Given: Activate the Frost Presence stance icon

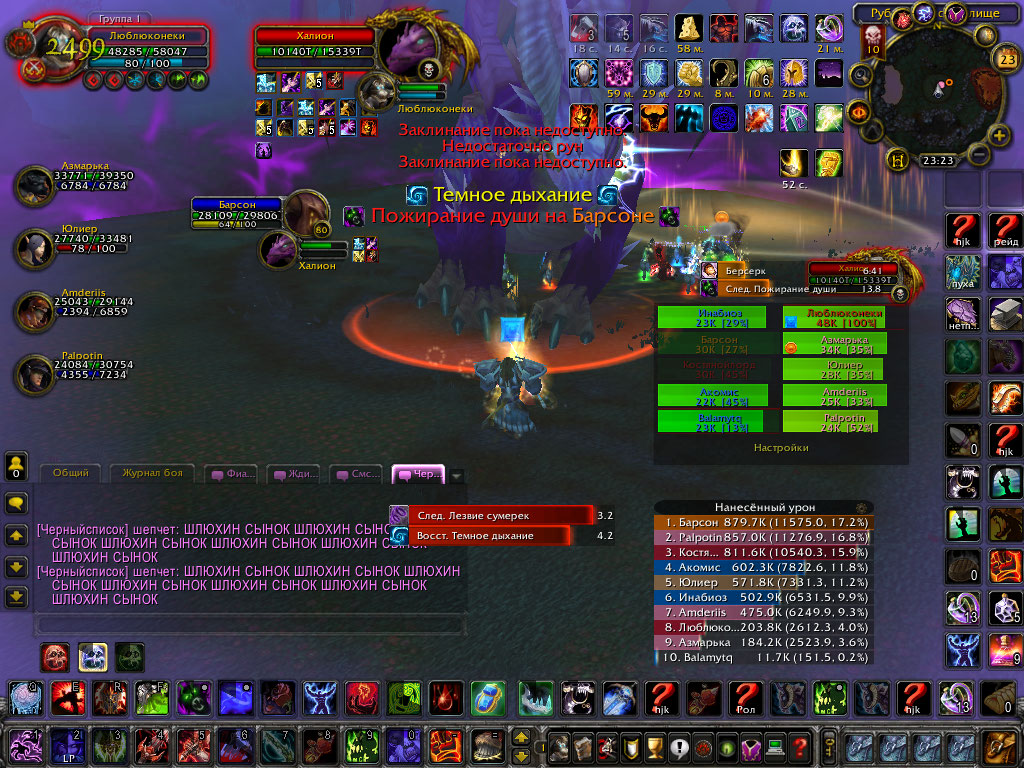Looking at the screenshot, I should pyautogui.click(x=93, y=657).
